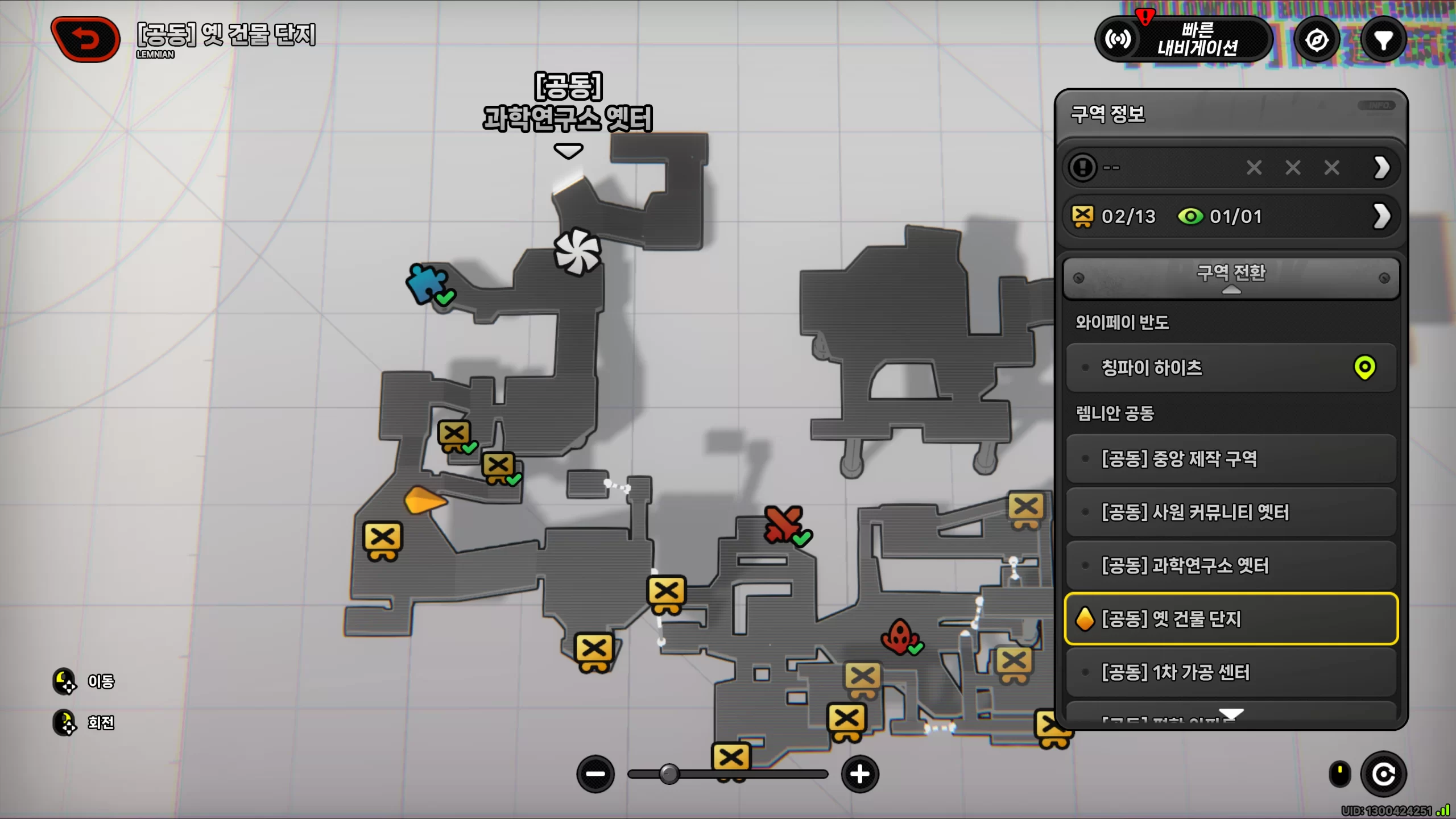The height and width of the screenshot is (819, 1456).
Task: Zoom out with the minus button
Action: (595, 774)
